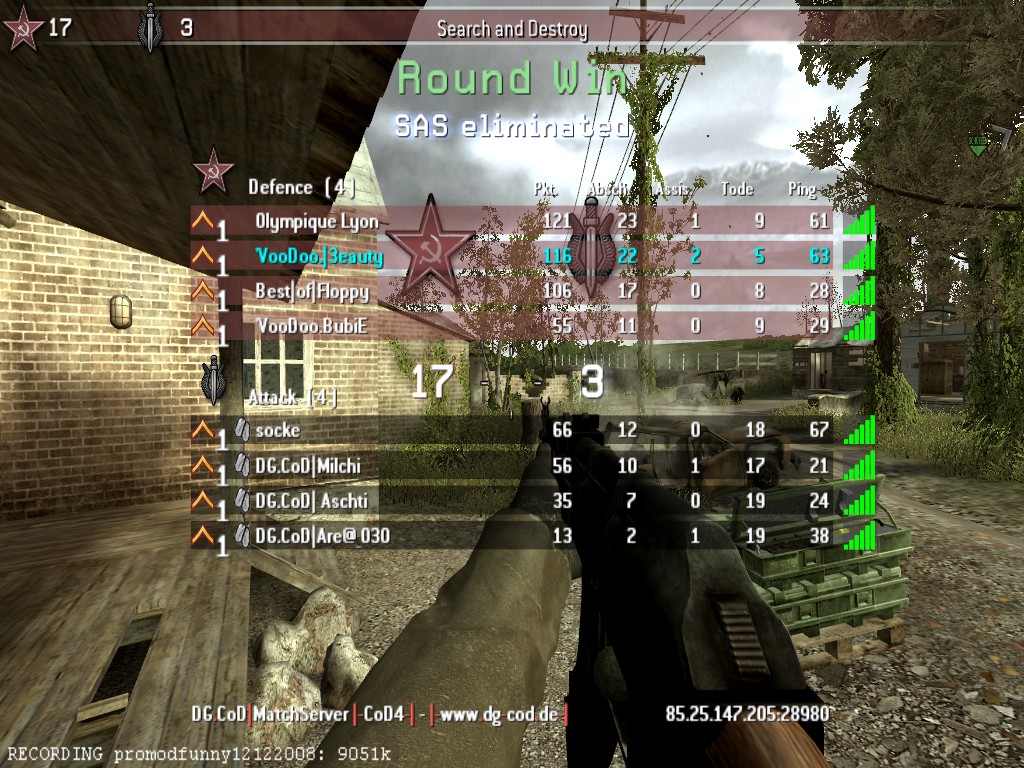Image resolution: width=1024 pixels, height=768 pixels.
Task: Choose the highlighted VooDoo.|3eauty scoreboard row
Action: [319, 257]
